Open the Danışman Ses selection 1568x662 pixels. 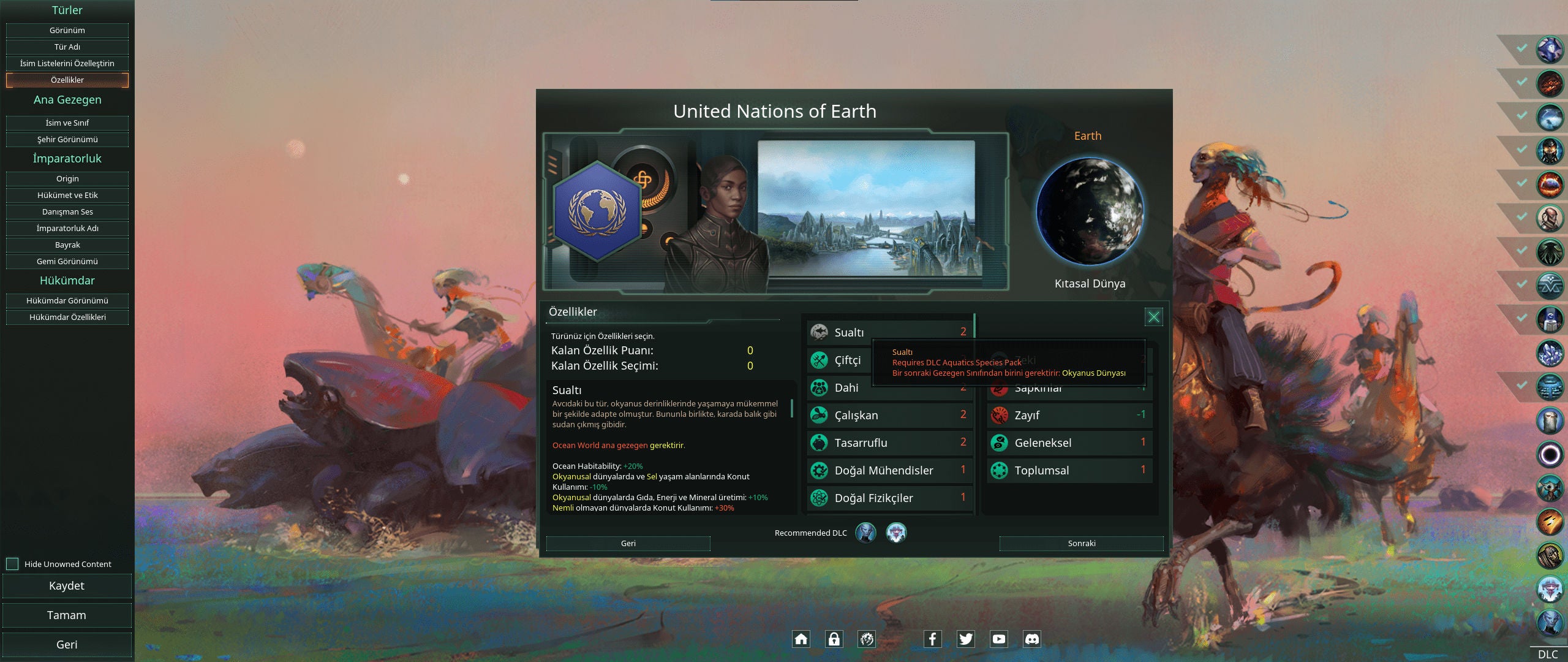click(67, 211)
